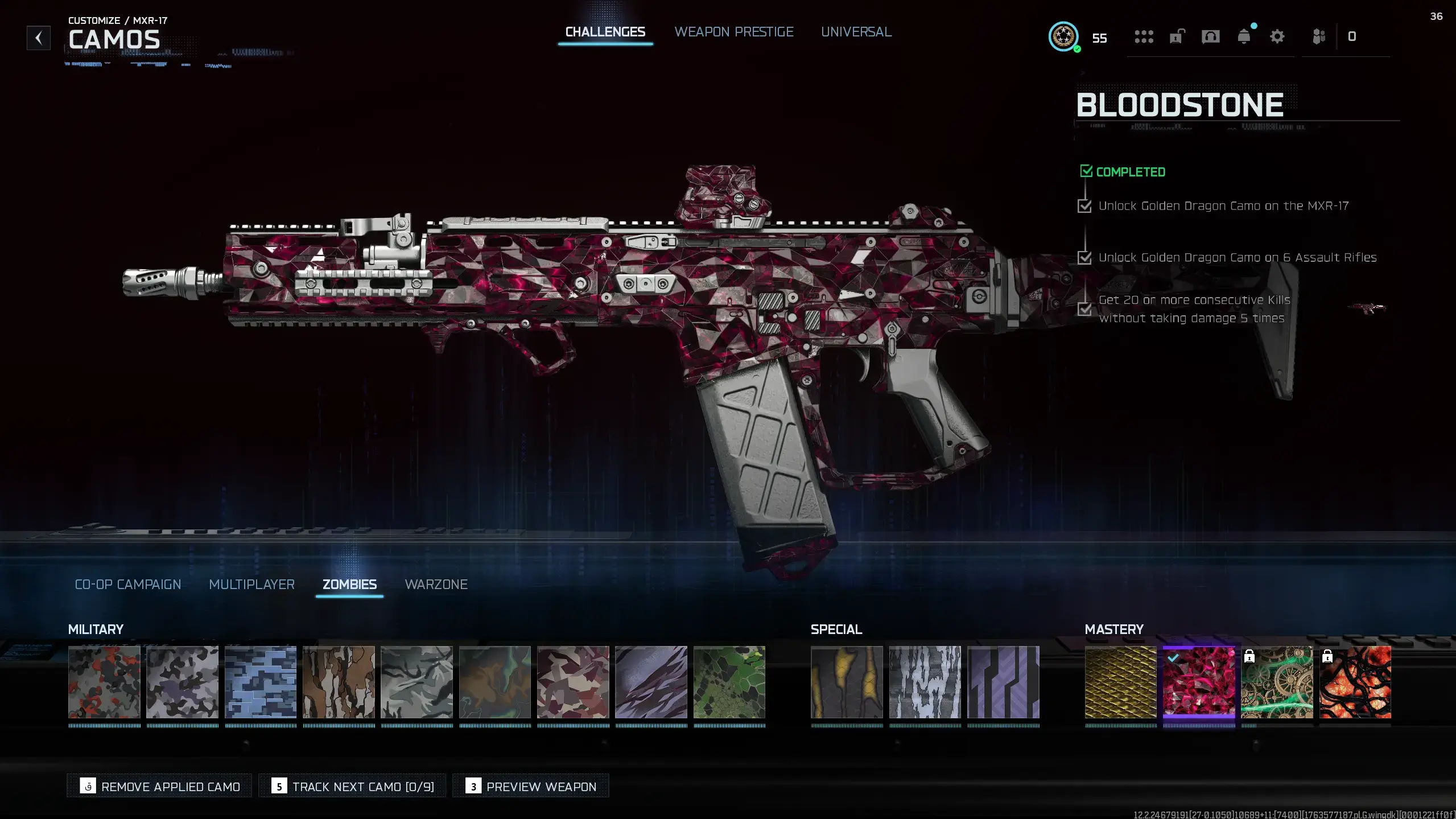Click the COD Points currency coin icon
Image resolution: width=1456 pixels, height=819 pixels.
click(x=1063, y=38)
